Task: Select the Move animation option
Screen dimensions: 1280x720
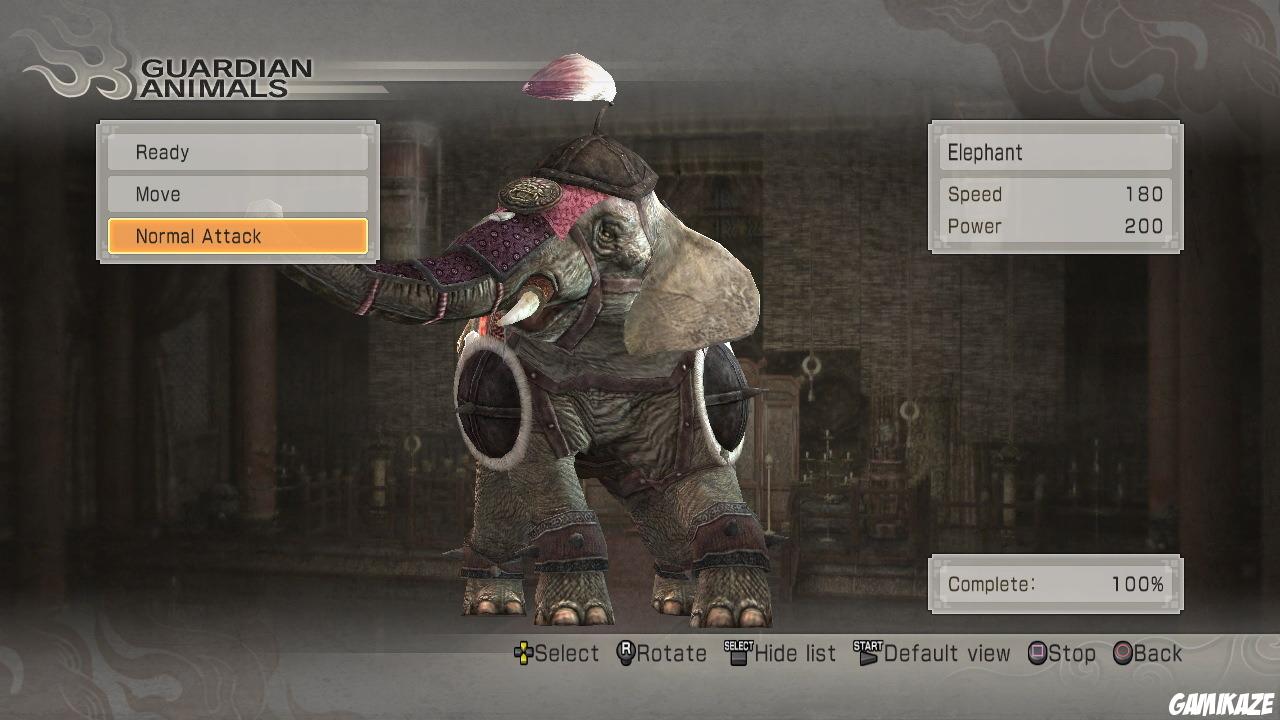Action: [x=237, y=194]
